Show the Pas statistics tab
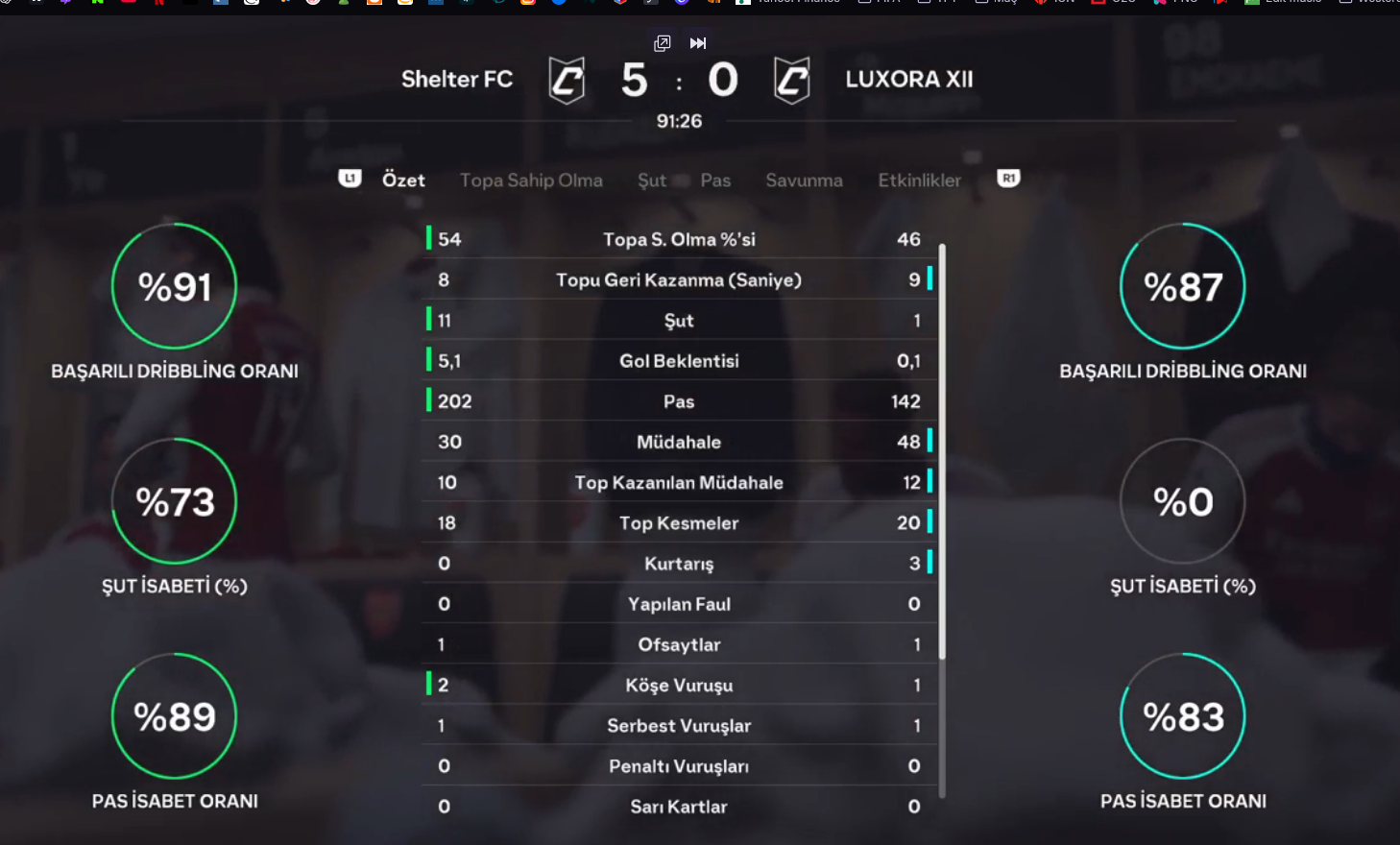The image size is (1400, 845). (715, 180)
